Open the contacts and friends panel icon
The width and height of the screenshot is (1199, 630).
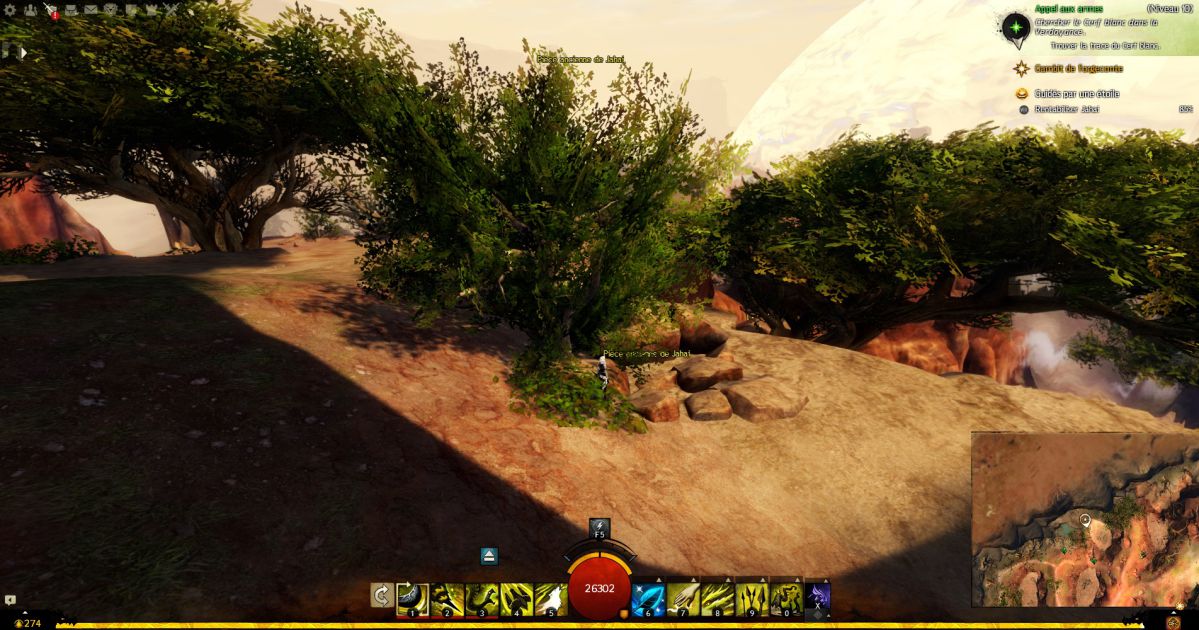click(30, 10)
